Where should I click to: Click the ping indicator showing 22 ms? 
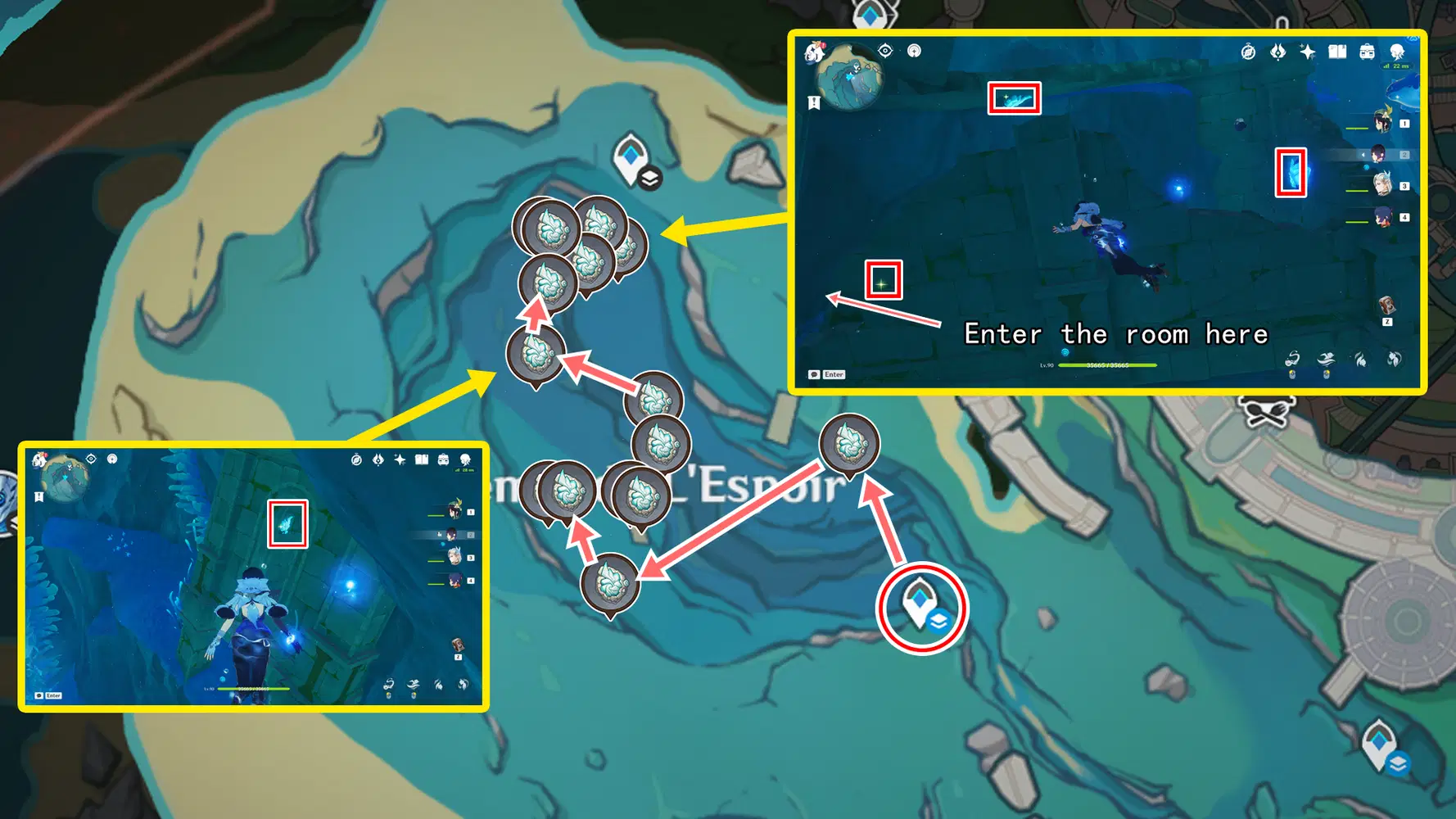[1397, 66]
